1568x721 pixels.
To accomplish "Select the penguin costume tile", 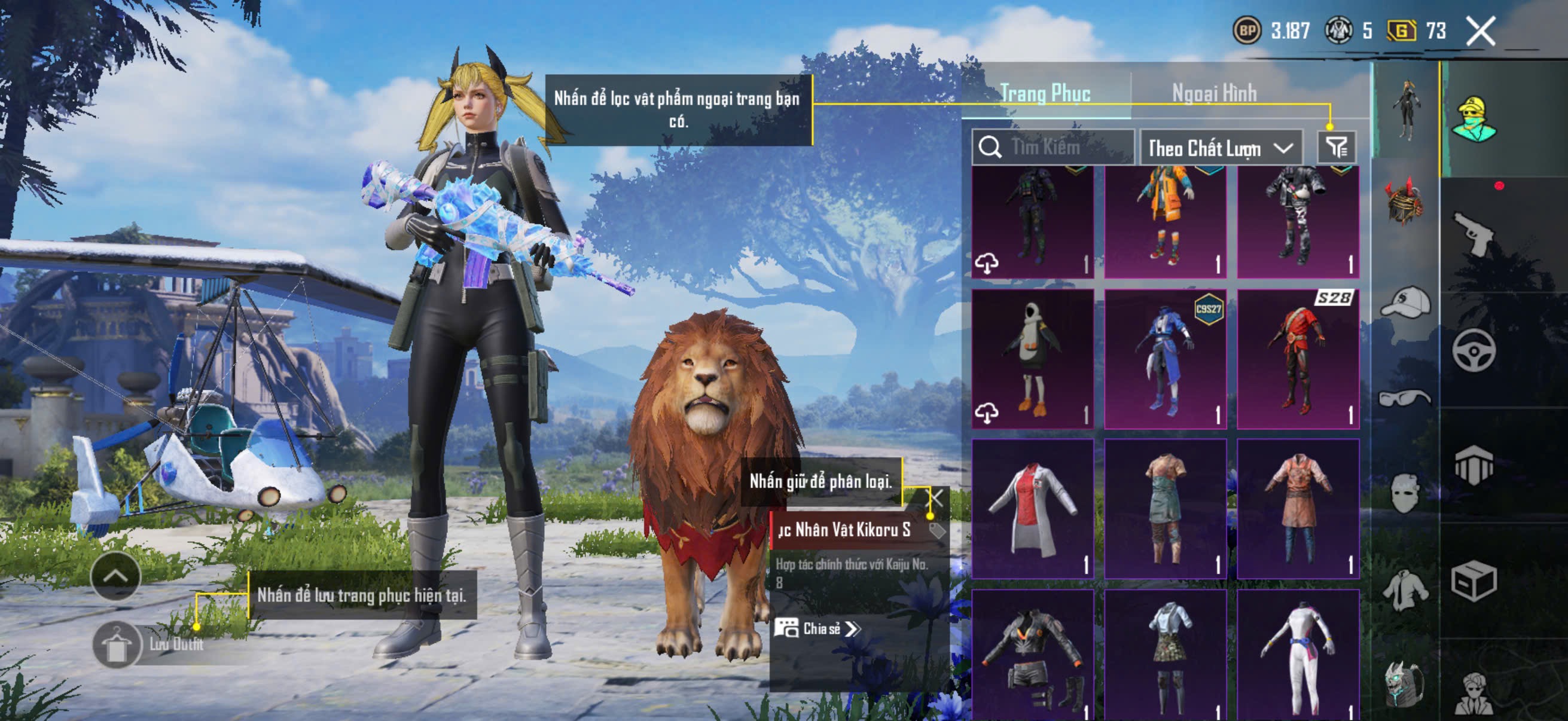I will pos(1032,359).
